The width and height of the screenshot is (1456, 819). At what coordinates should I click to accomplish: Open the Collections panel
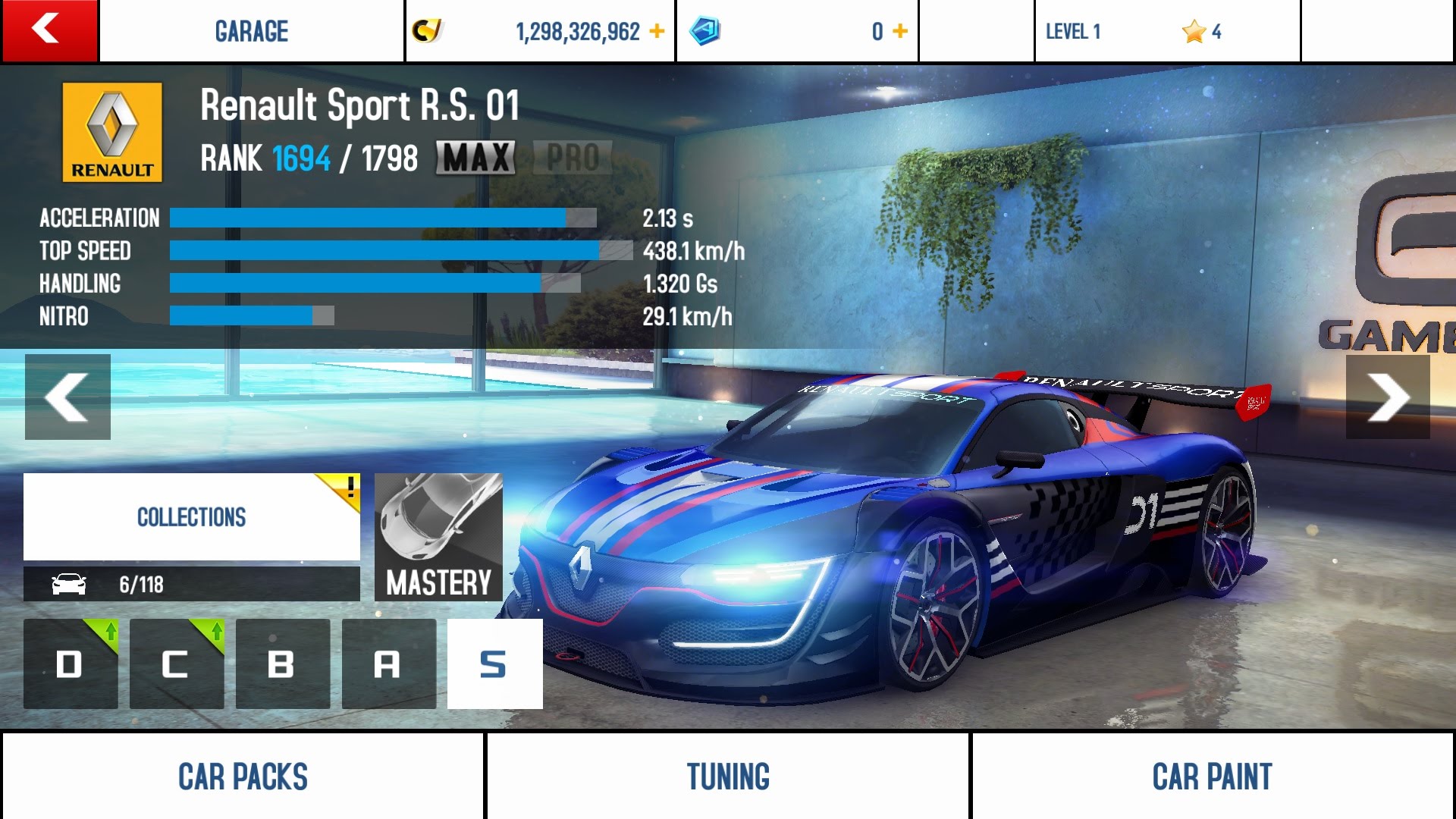coord(191,517)
